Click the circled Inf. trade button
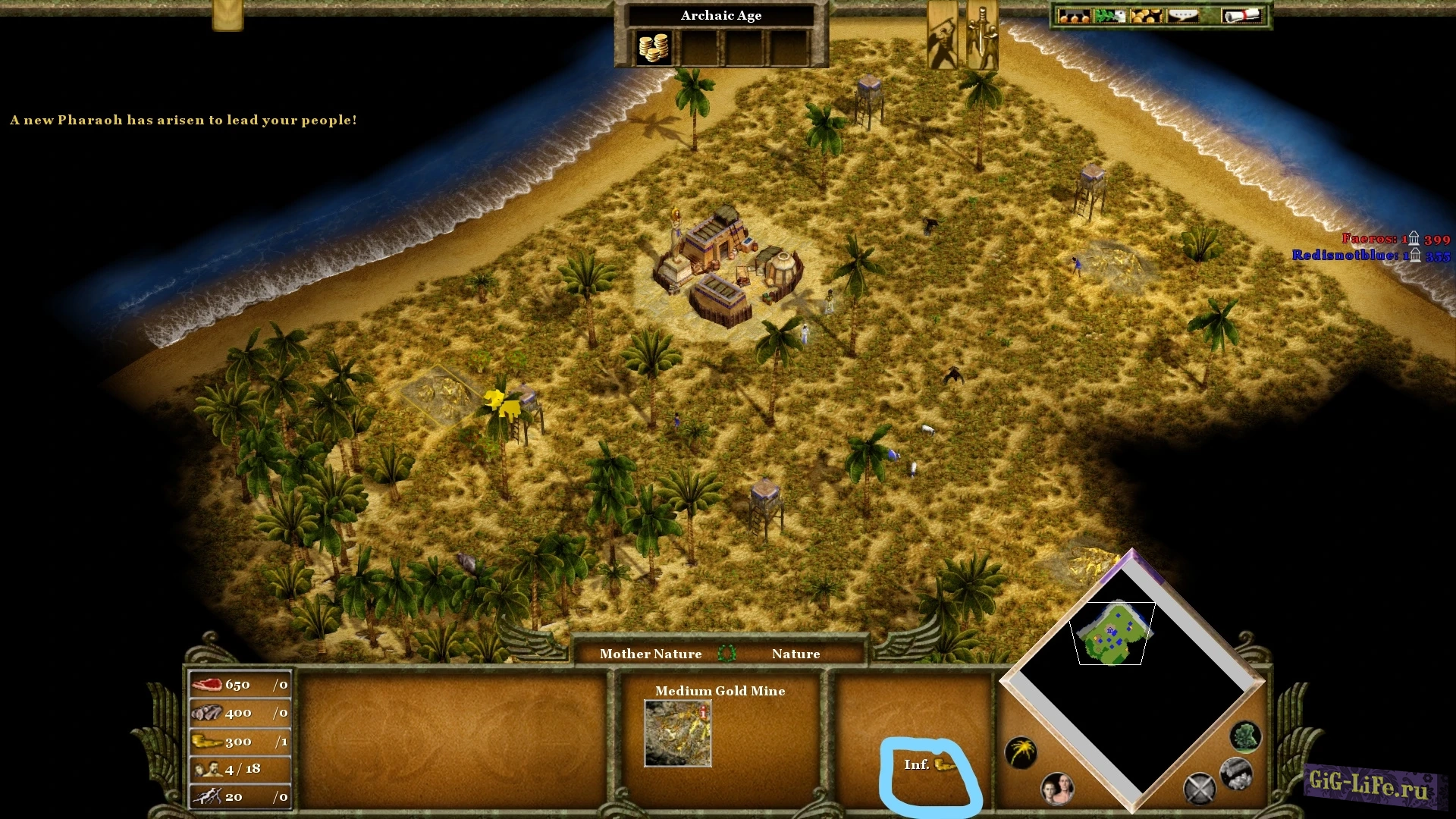 pyautogui.click(x=929, y=766)
